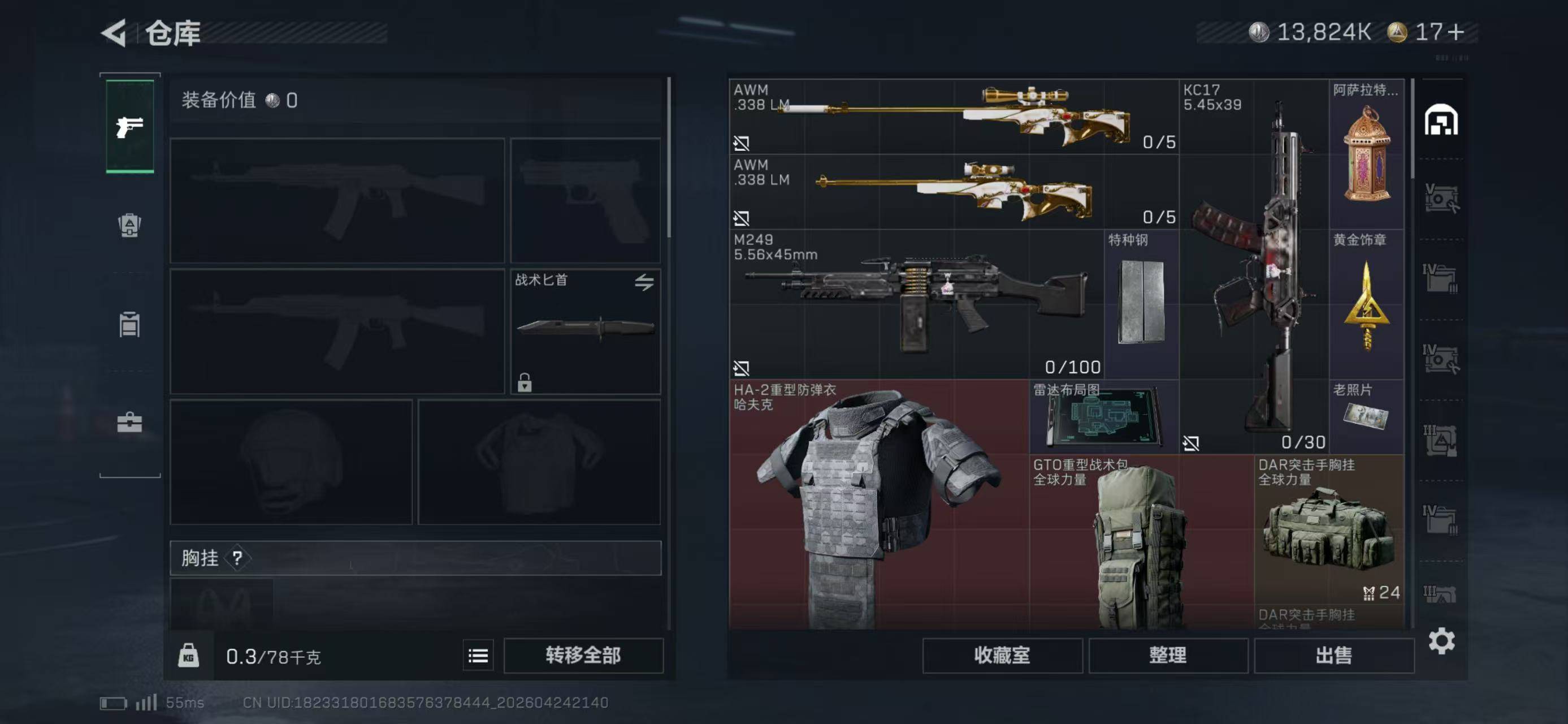Pick the 雷达布局图 radar blueprint
The height and width of the screenshot is (724, 1568).
(1103, 416)
